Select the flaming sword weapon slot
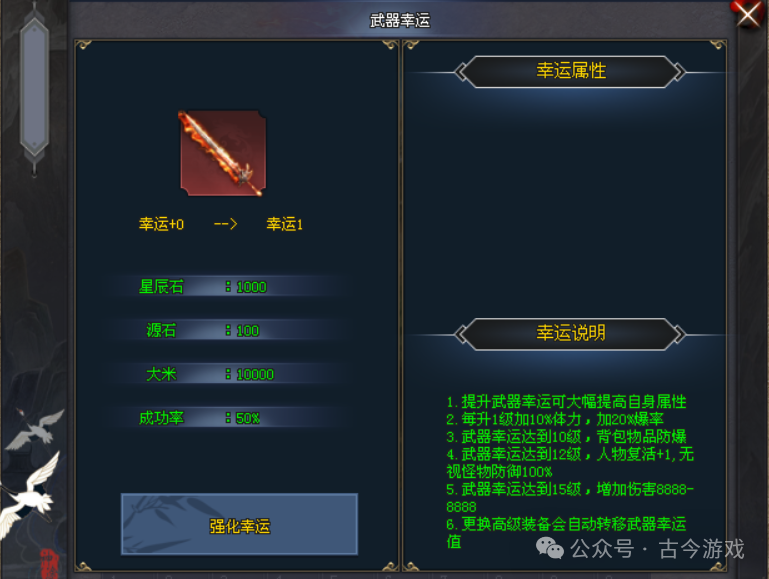 click(x=222, y=153)
